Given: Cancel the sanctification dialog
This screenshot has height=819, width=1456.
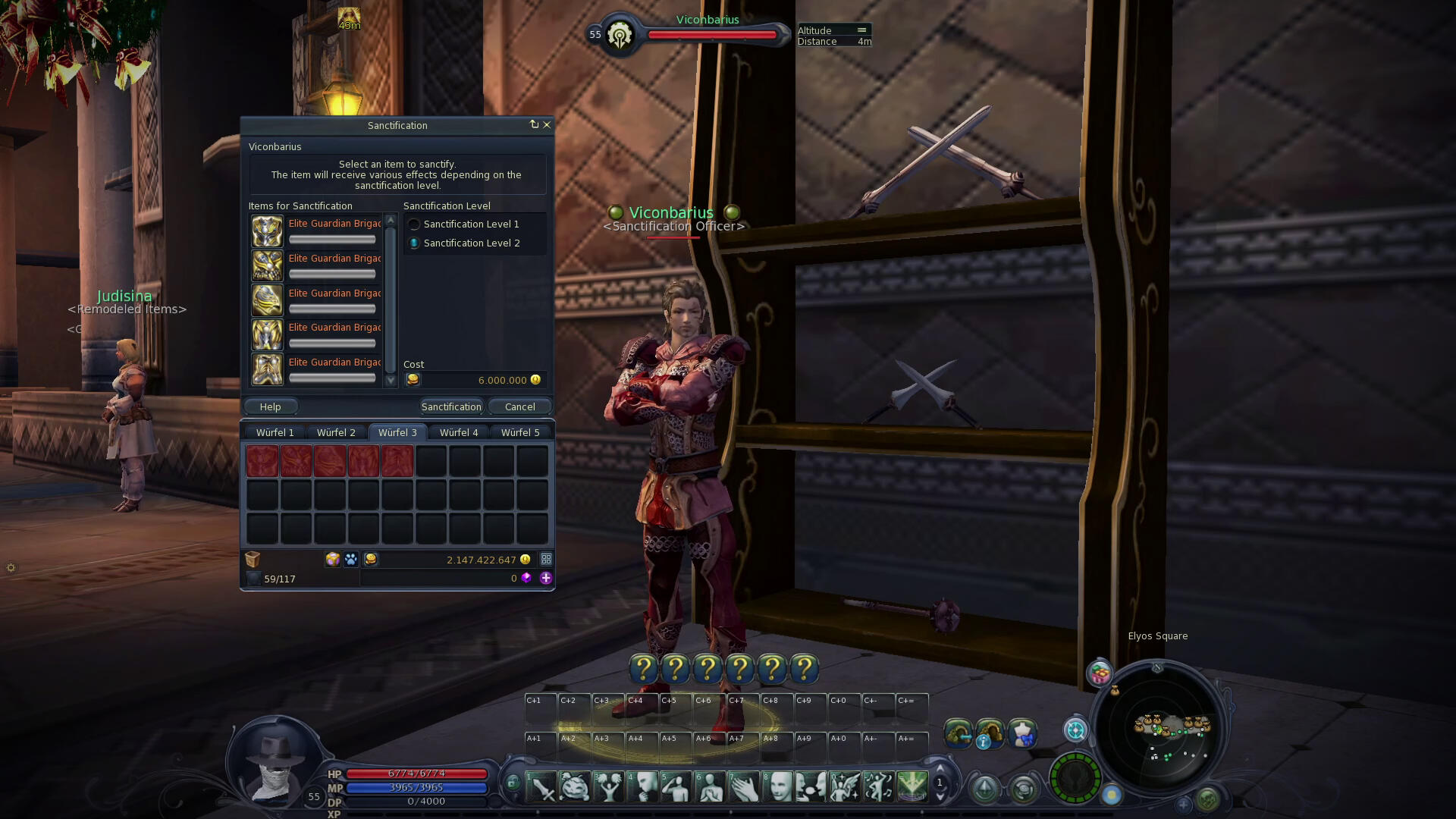Looking at the screenshot, I should 519,407.
